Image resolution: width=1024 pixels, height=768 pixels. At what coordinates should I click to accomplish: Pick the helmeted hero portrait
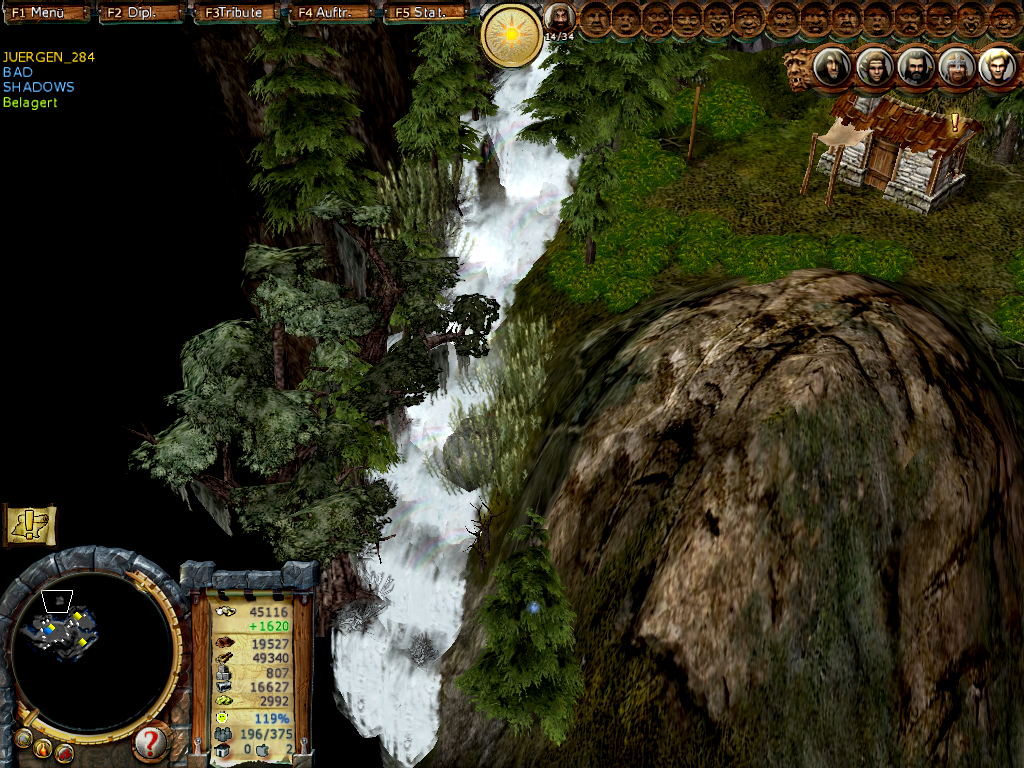point(956,67)
